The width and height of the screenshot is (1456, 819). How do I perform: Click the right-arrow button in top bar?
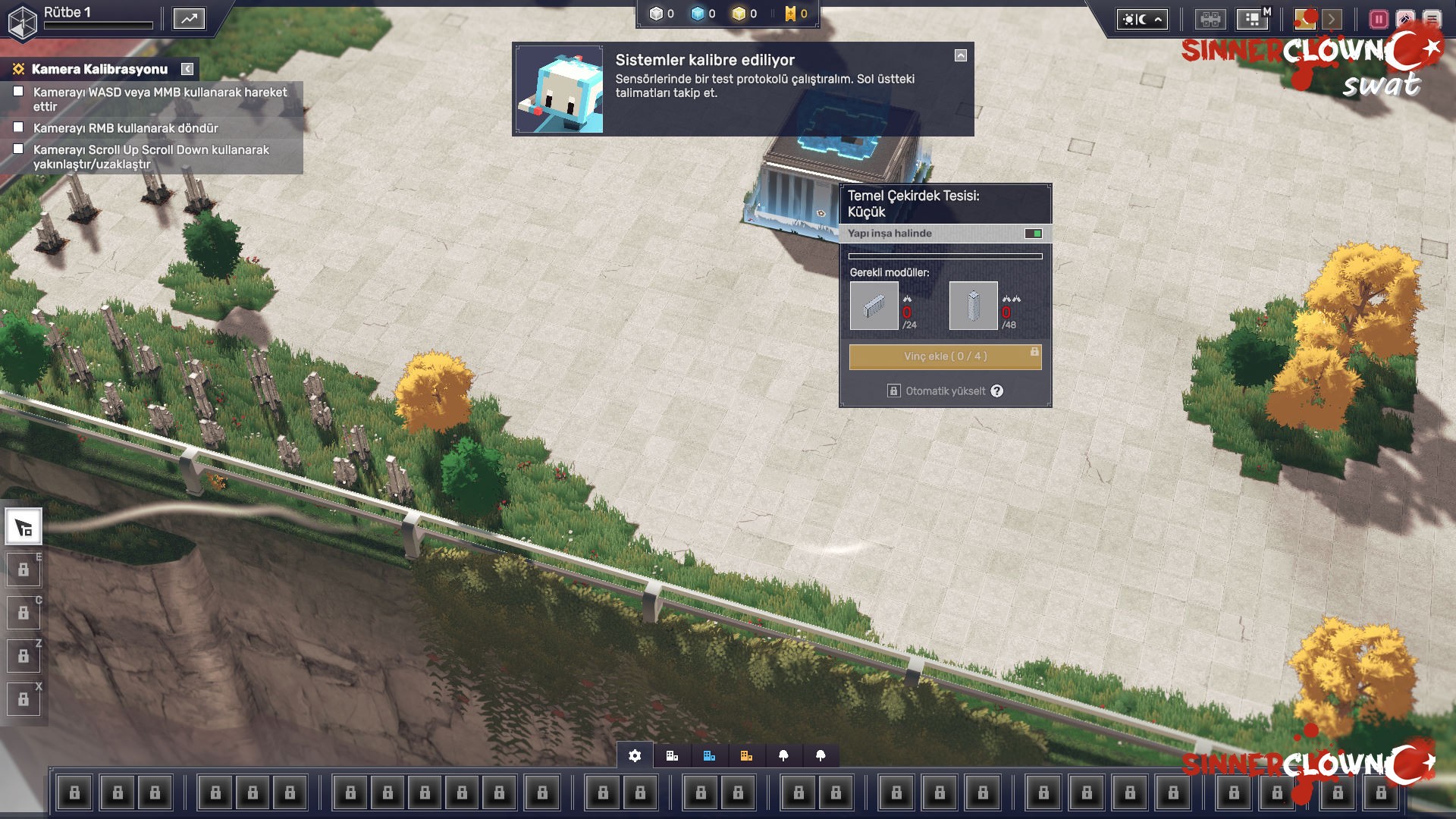[x=1332, y=19]
